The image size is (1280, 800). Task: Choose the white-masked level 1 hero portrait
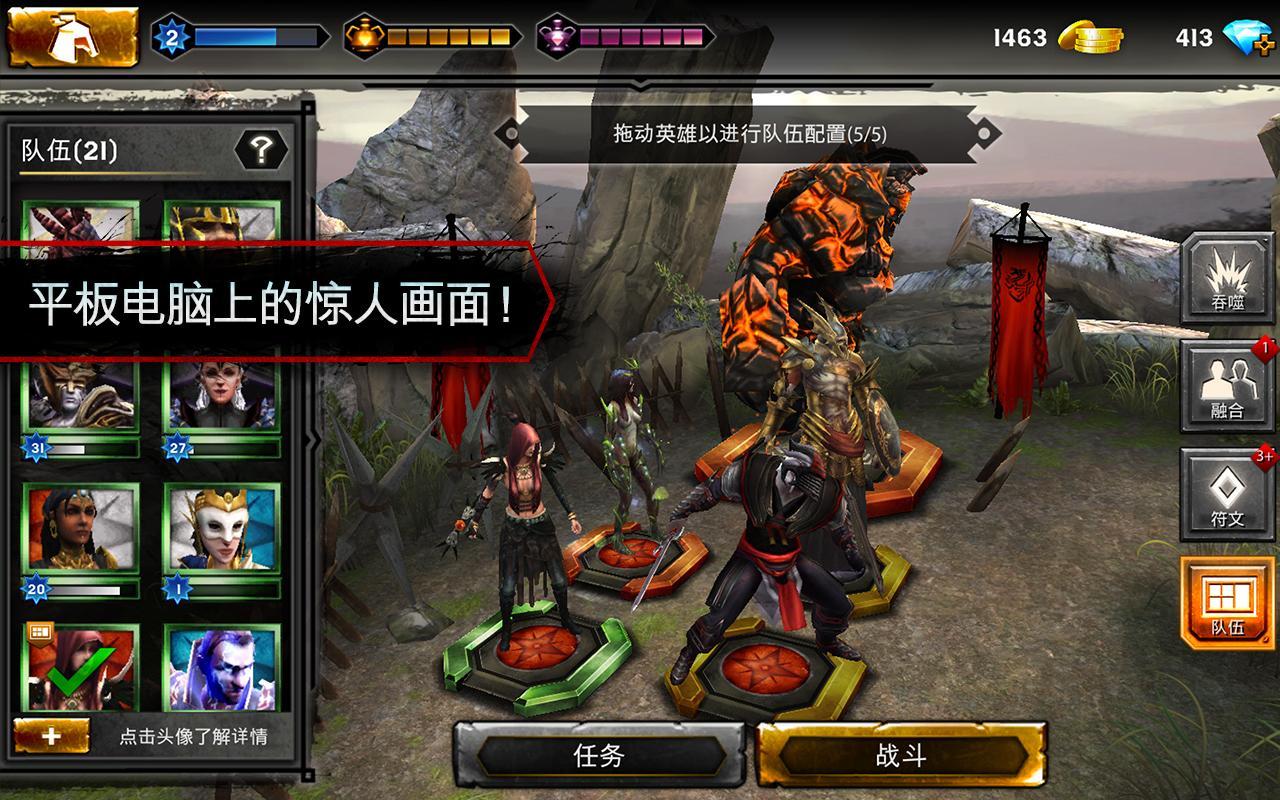222,530
